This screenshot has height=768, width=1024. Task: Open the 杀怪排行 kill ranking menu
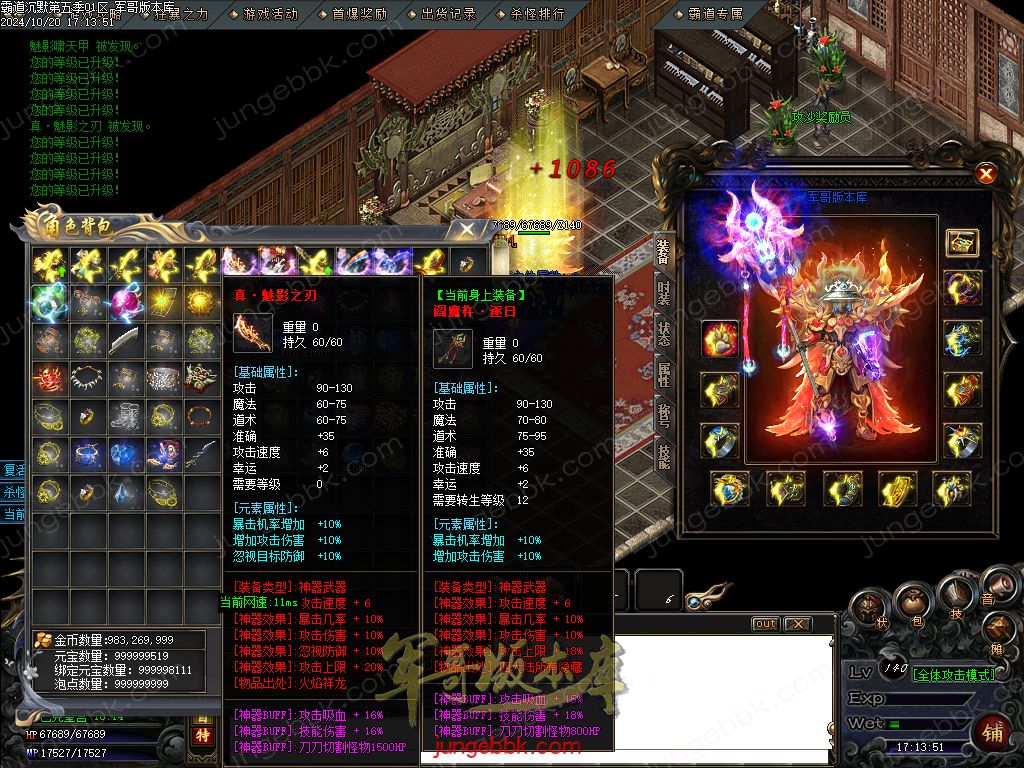click(x=537, y=14)
